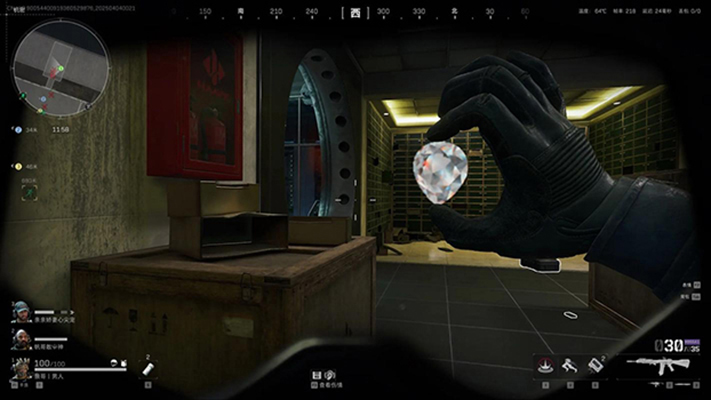Activate the red dome ability icon
Viewport: 711px width, 400px height.
tap(545, 364)
